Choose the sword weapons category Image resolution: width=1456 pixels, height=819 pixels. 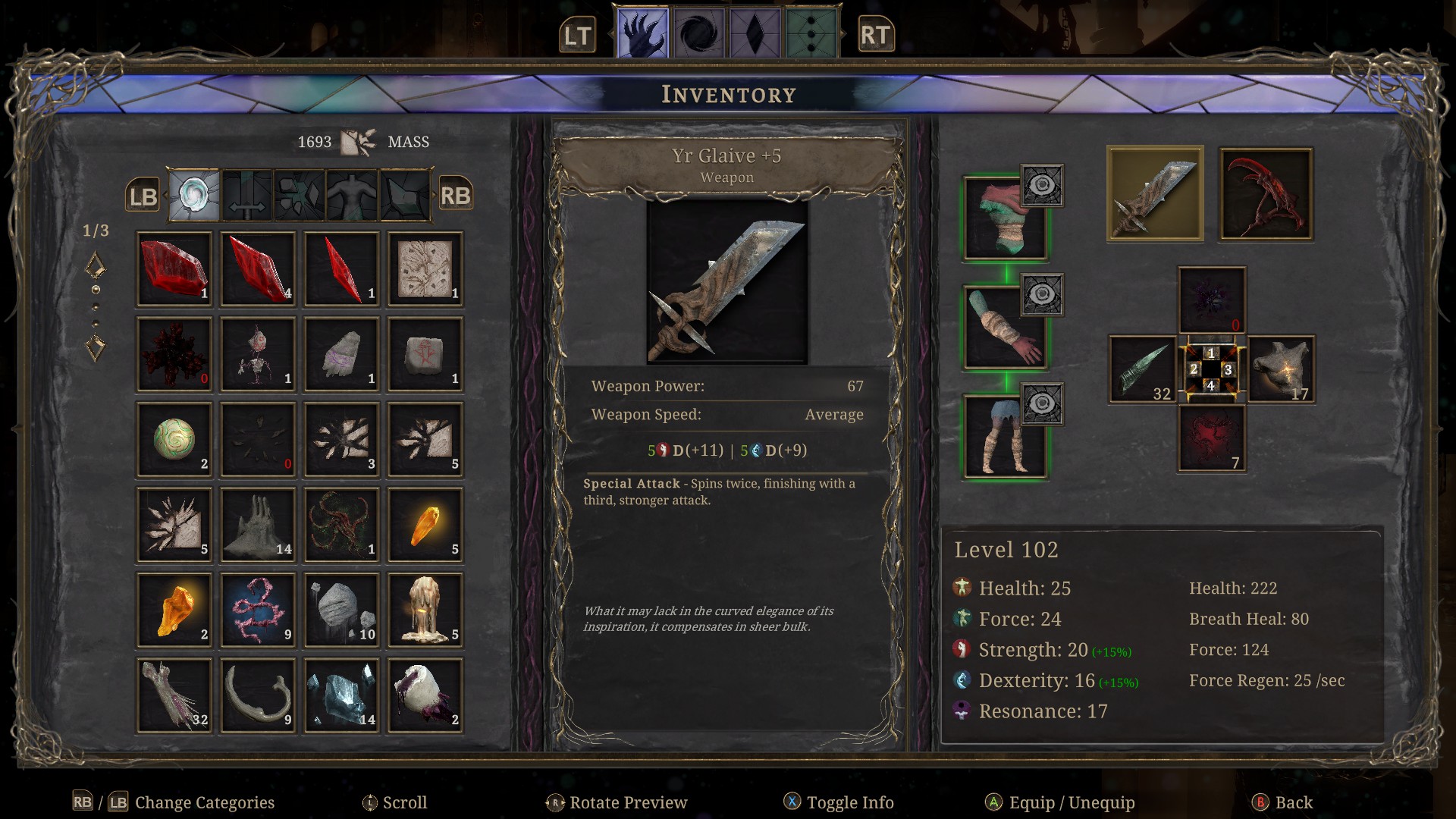point(246,196)
